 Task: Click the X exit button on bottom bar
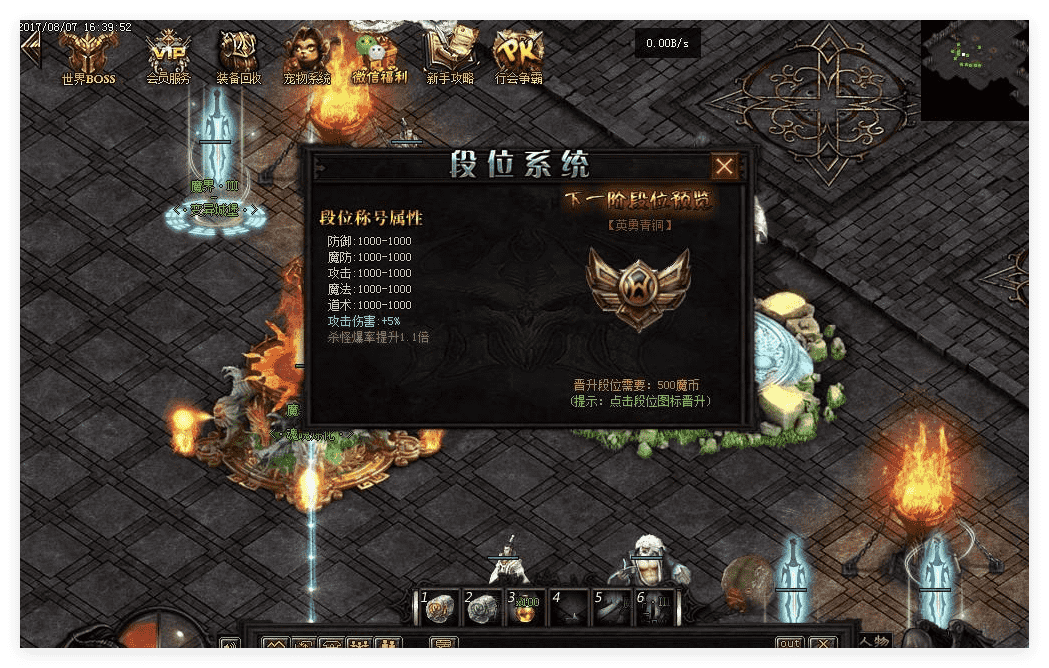coord(823,644)
